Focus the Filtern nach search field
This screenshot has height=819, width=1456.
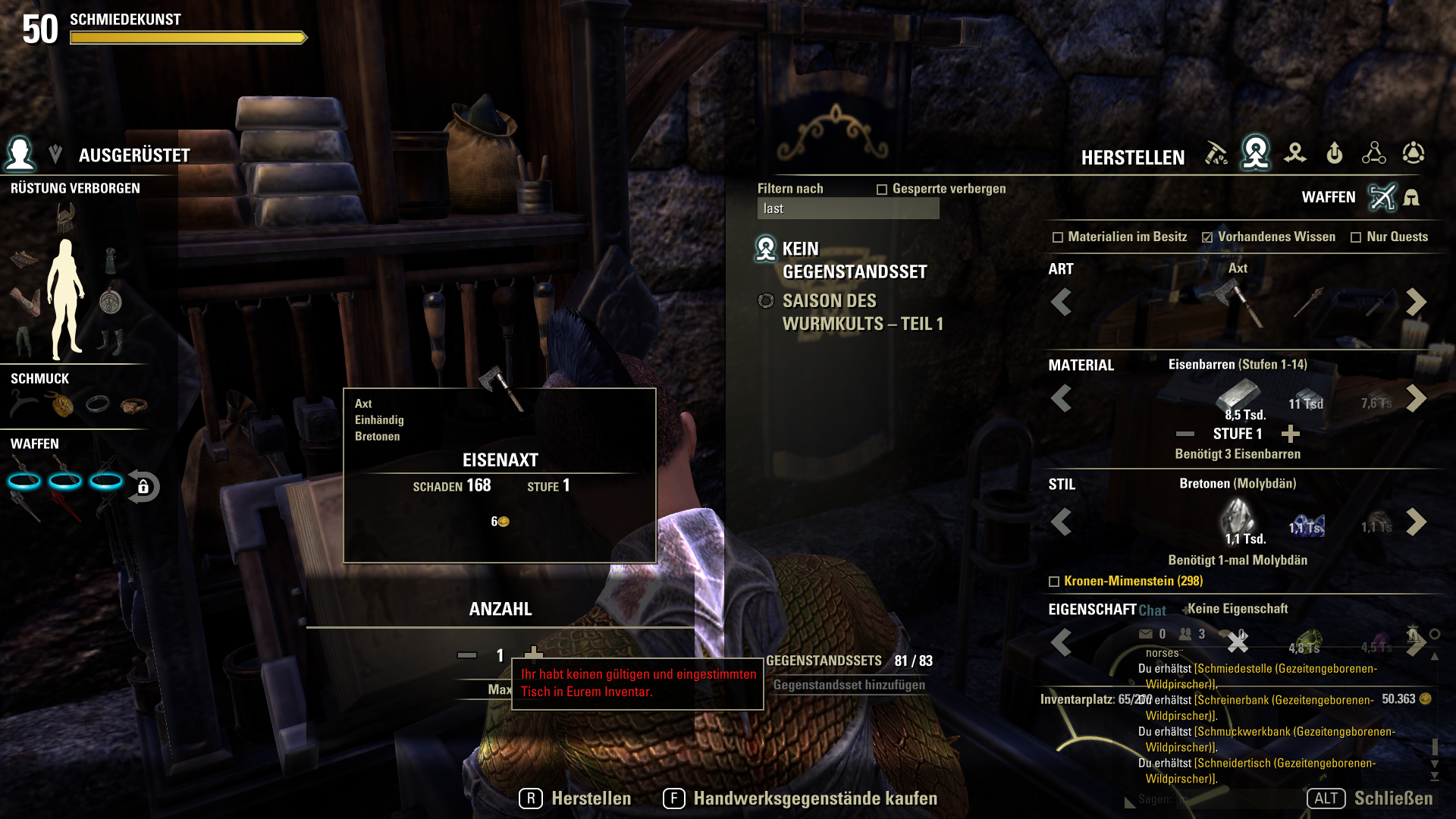[x=848, y=209]
